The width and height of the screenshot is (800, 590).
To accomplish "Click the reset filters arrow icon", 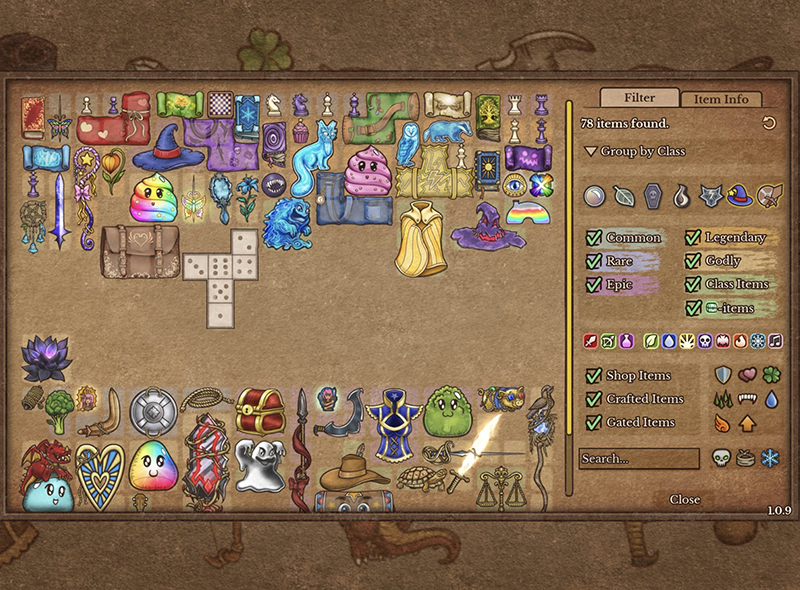I will (769, 123).
